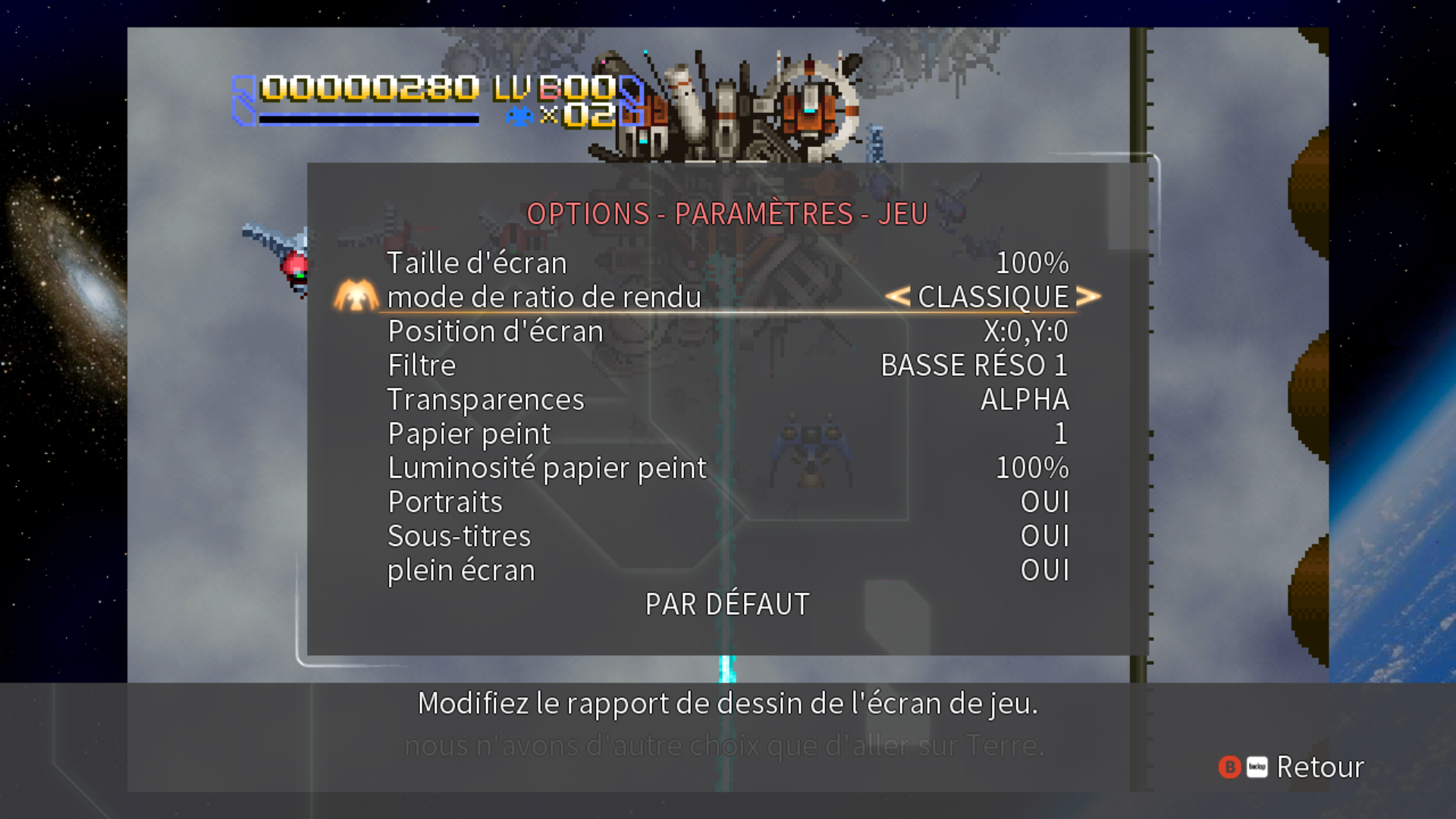Select the Transparences ALPHA option
Viewport: 1456px width, 819px height.
1024,399
